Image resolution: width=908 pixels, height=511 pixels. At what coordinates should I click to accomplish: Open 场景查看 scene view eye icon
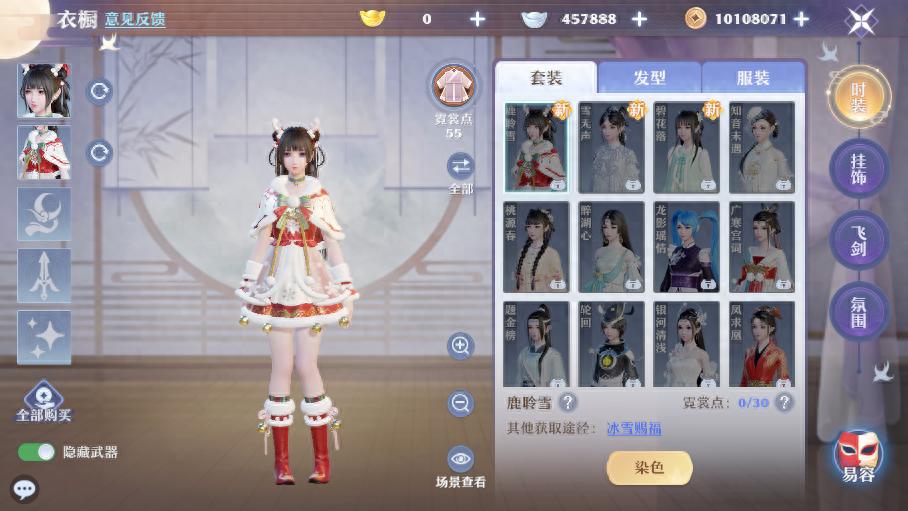coord(460,460)
